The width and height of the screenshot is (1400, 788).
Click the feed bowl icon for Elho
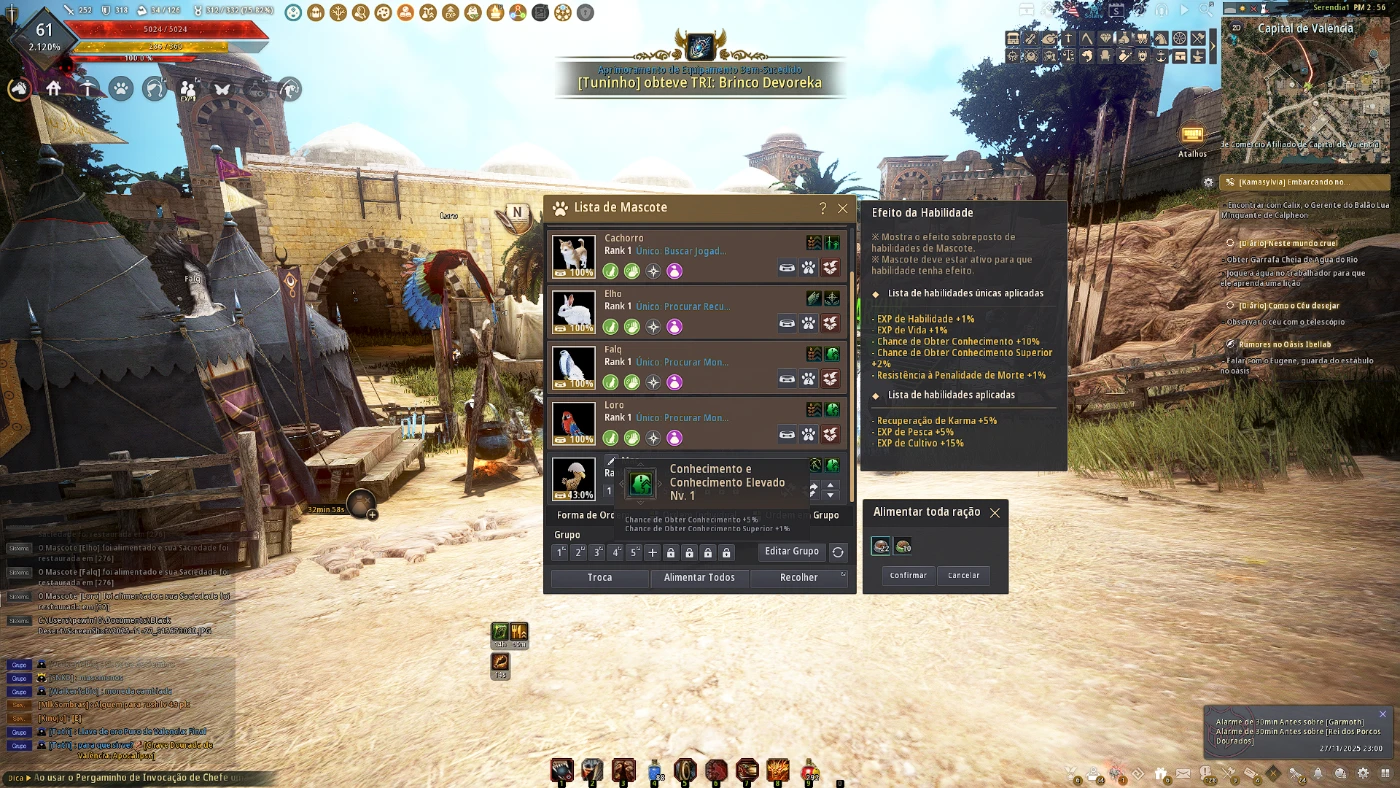point(787,323)
